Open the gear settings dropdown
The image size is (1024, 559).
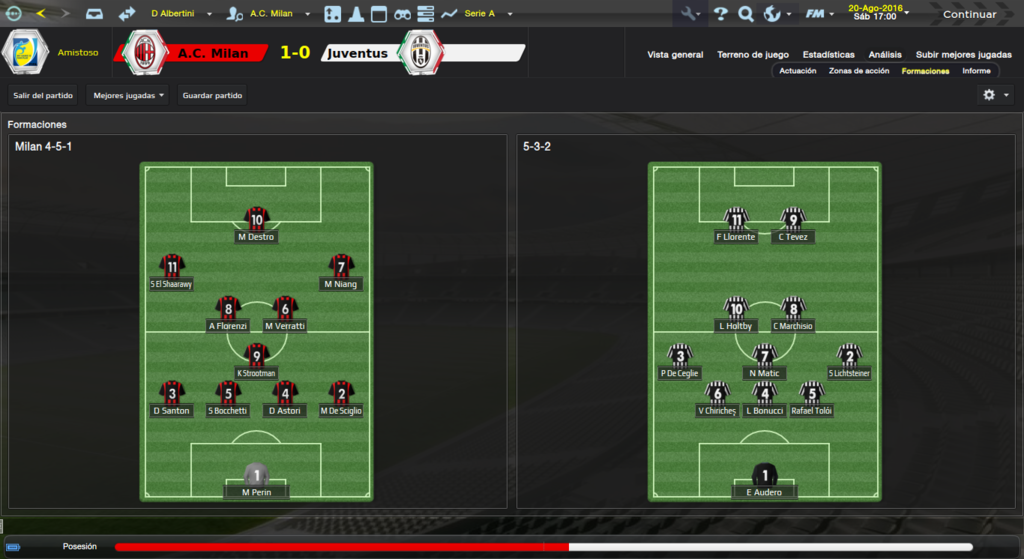[995, 95]
